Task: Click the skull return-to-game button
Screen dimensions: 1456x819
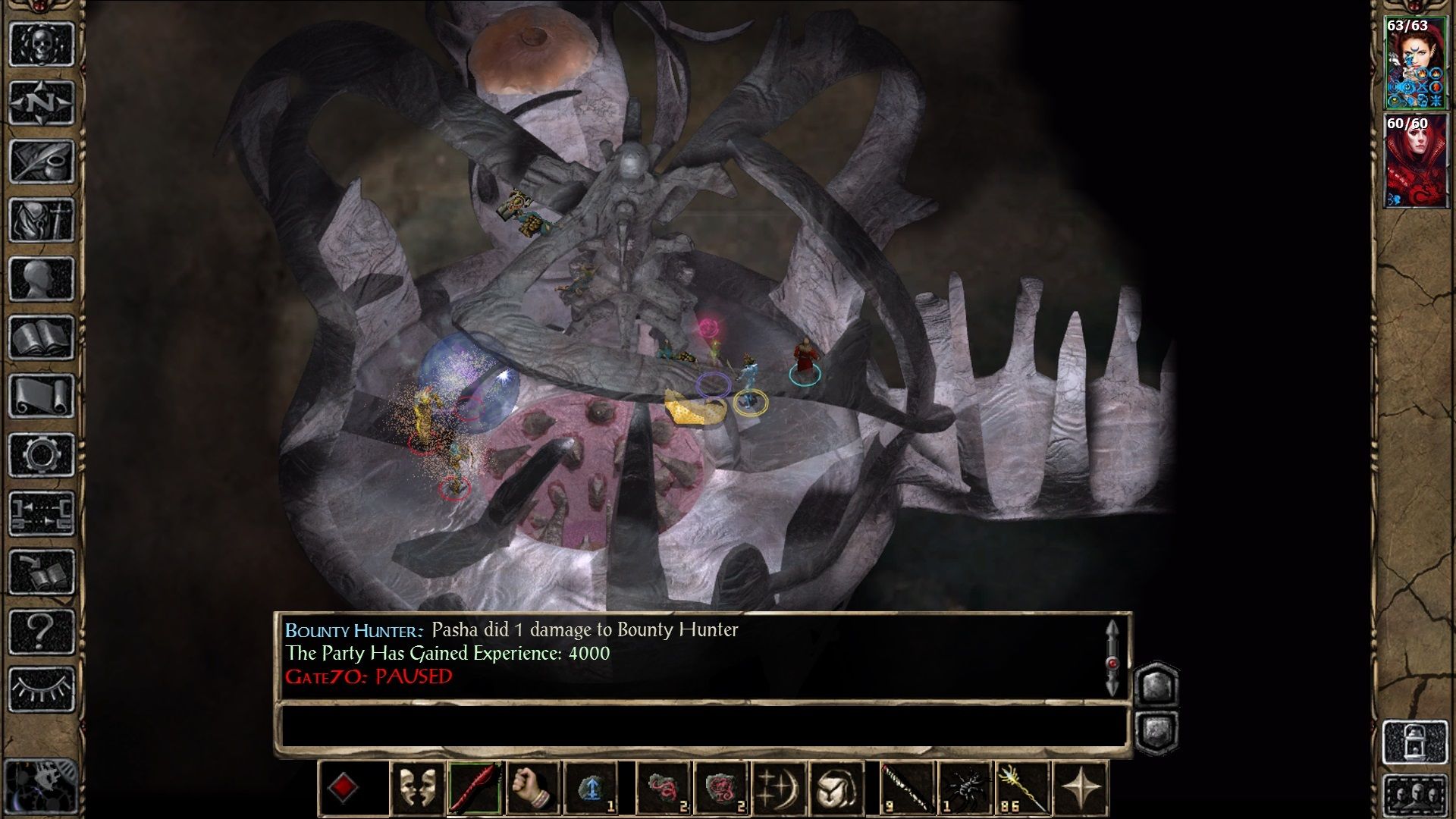Action: [x=42, y=44]
